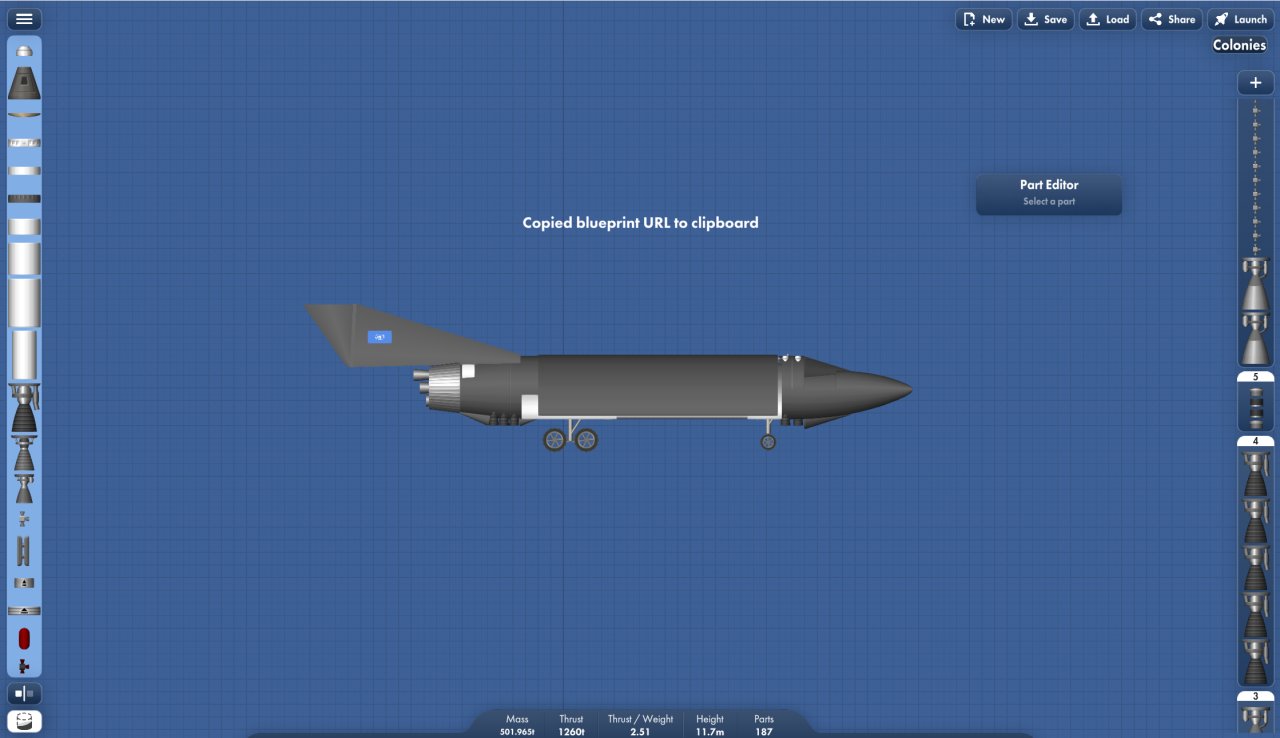
Task: Share the rocket blueprint
Action: click(1171, 18)
